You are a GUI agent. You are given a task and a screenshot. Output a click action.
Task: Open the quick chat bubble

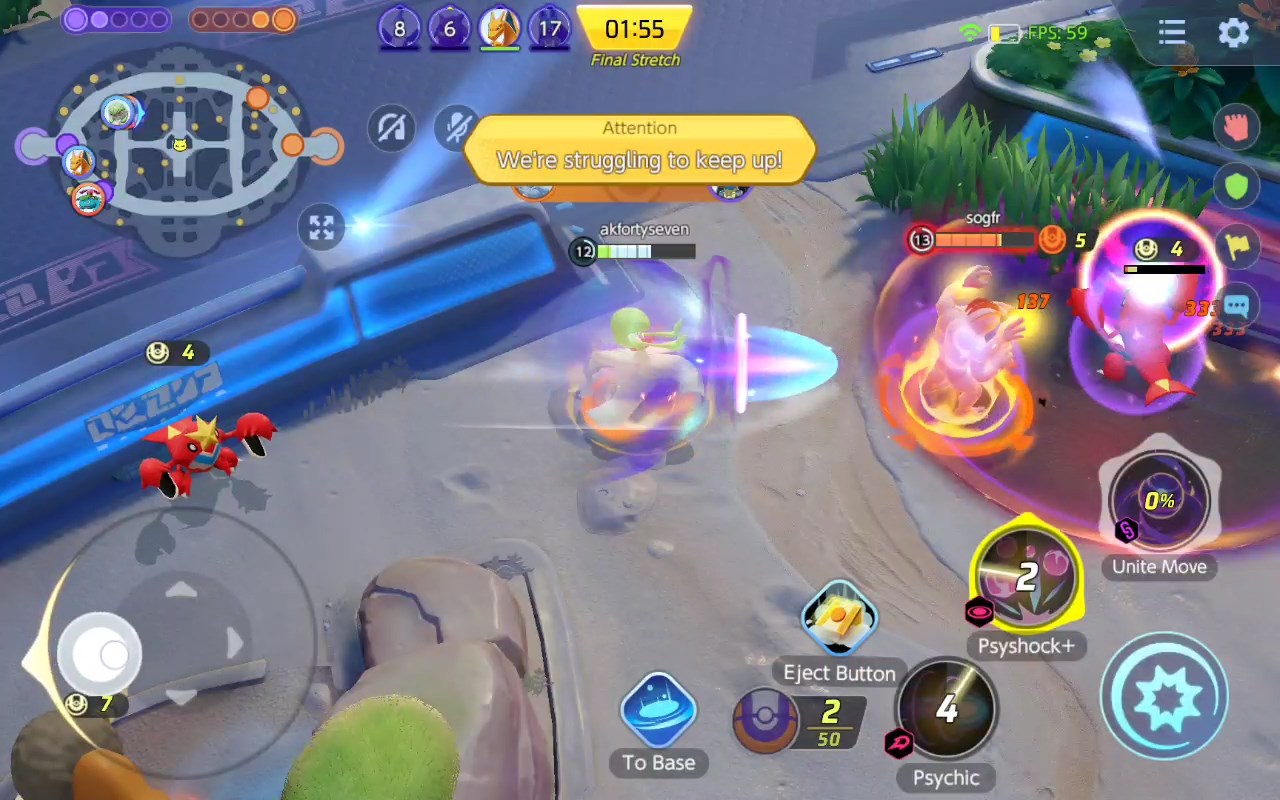point(1236,306)
